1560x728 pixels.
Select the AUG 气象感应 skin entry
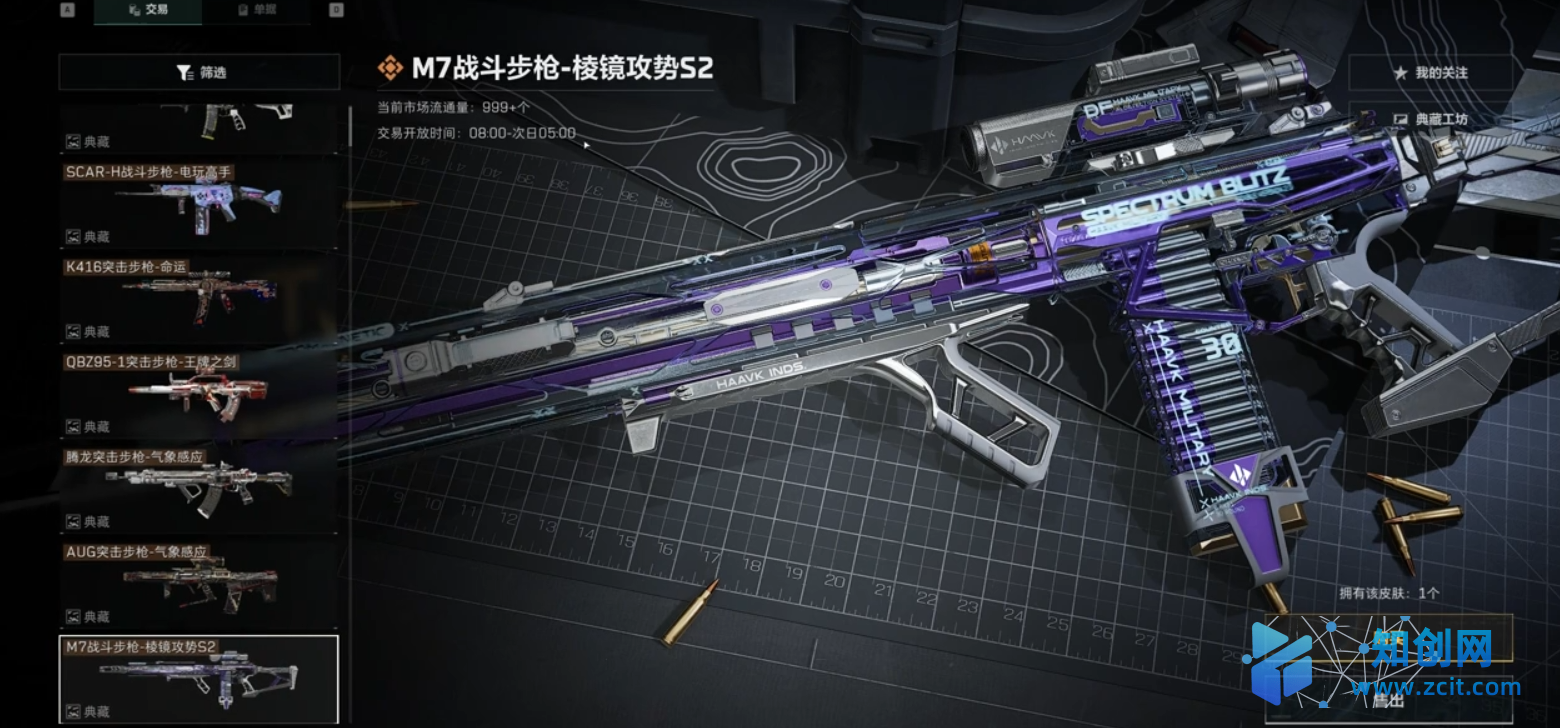pyautogui.click(x=200, y=583)
